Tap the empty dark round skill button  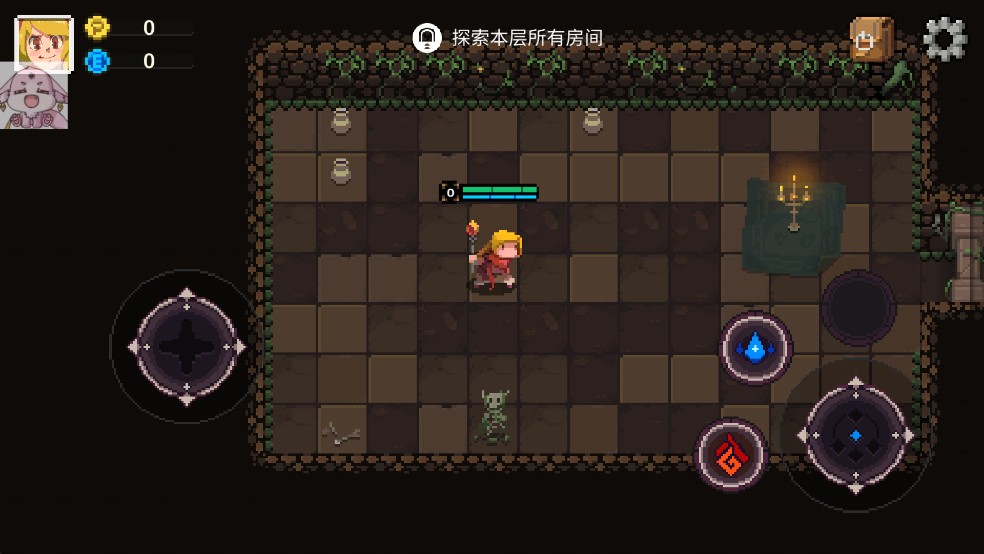(x=858, y=308)
